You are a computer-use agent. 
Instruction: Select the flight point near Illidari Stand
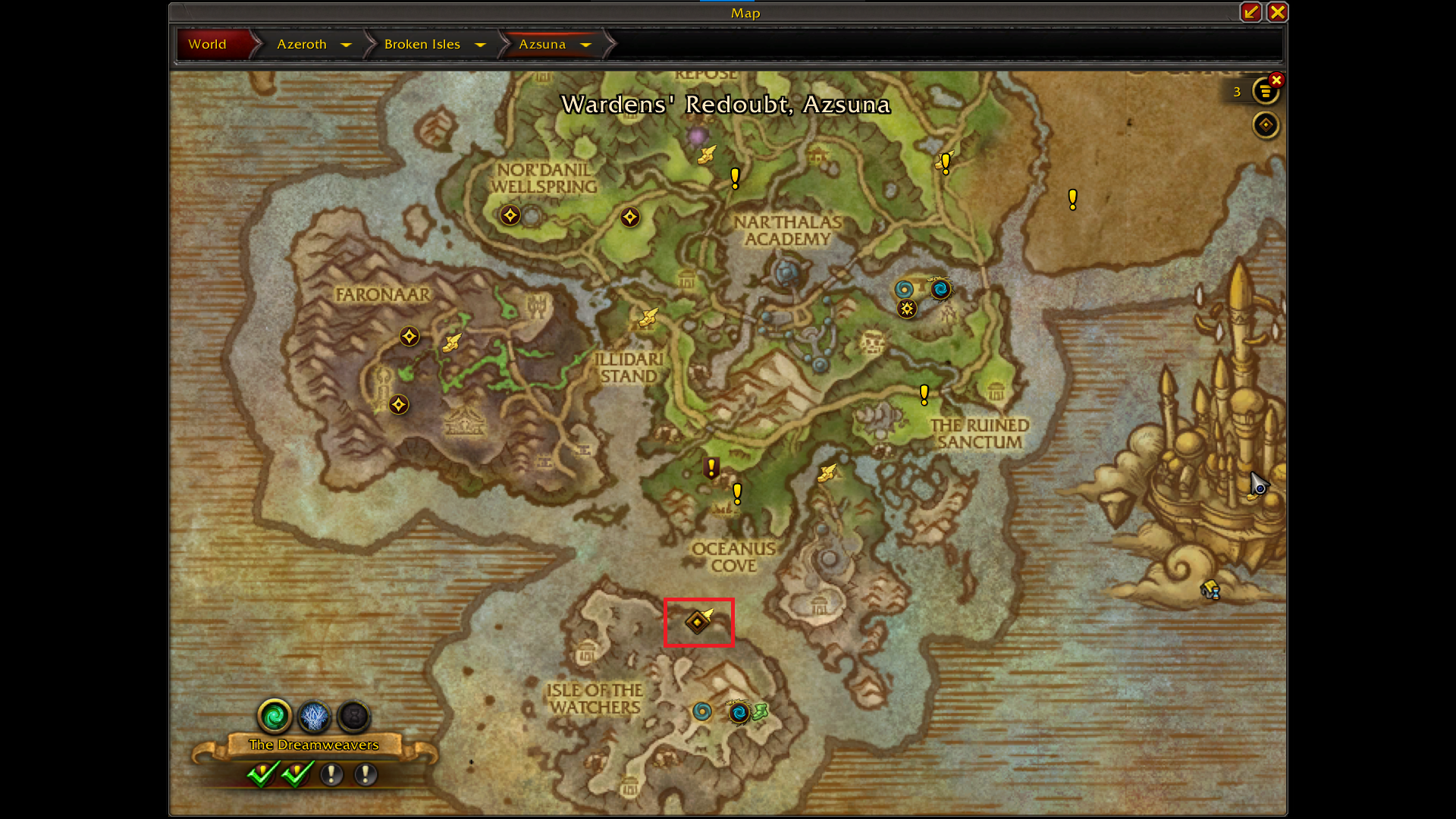(648, 317)
